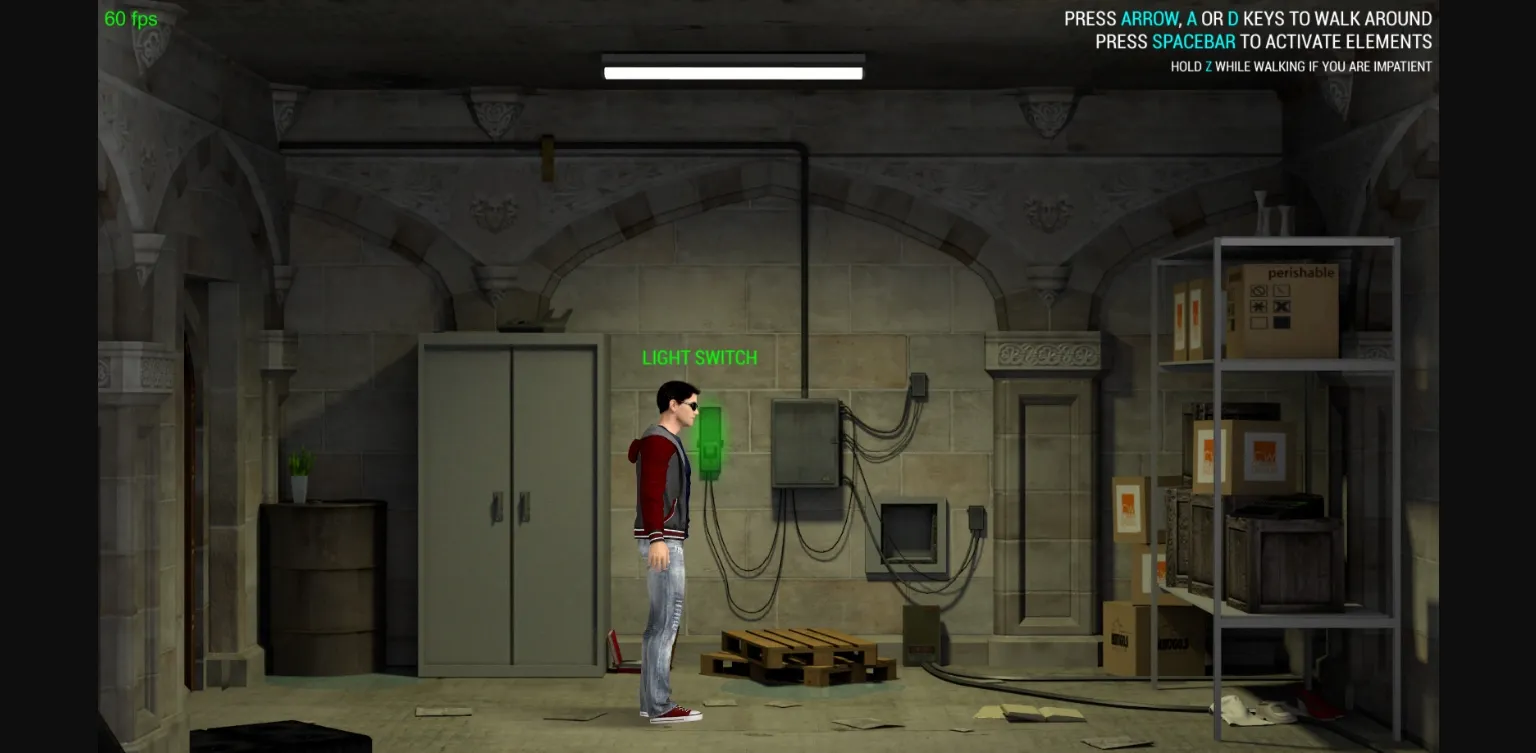The height and width of the screenshot is (753, 1536).
Task: Click the recessed wall niche with cables
Action: tap(908, 535)
